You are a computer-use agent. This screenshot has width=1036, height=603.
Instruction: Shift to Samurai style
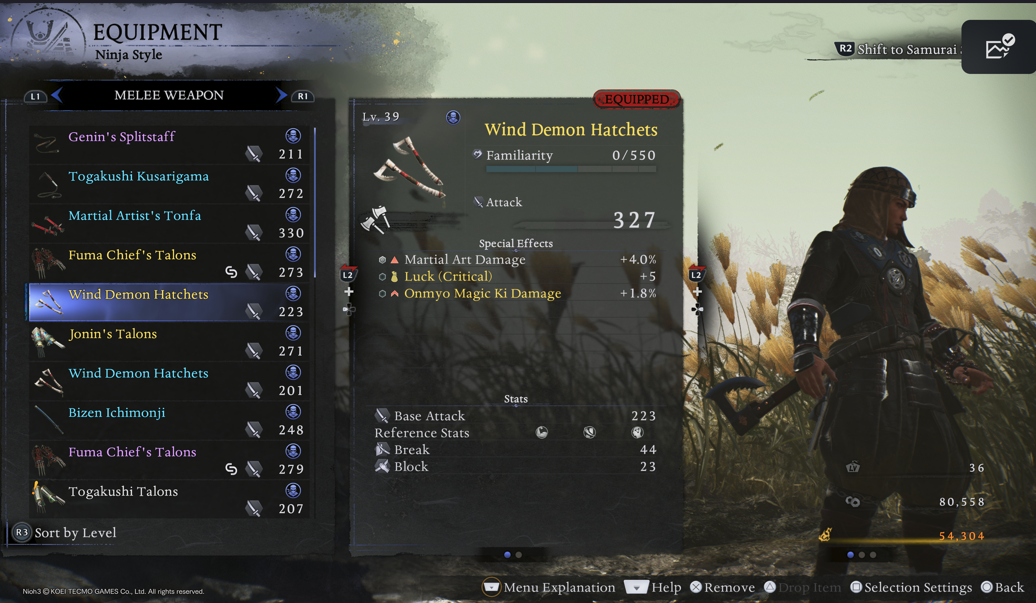pos(896,49)
